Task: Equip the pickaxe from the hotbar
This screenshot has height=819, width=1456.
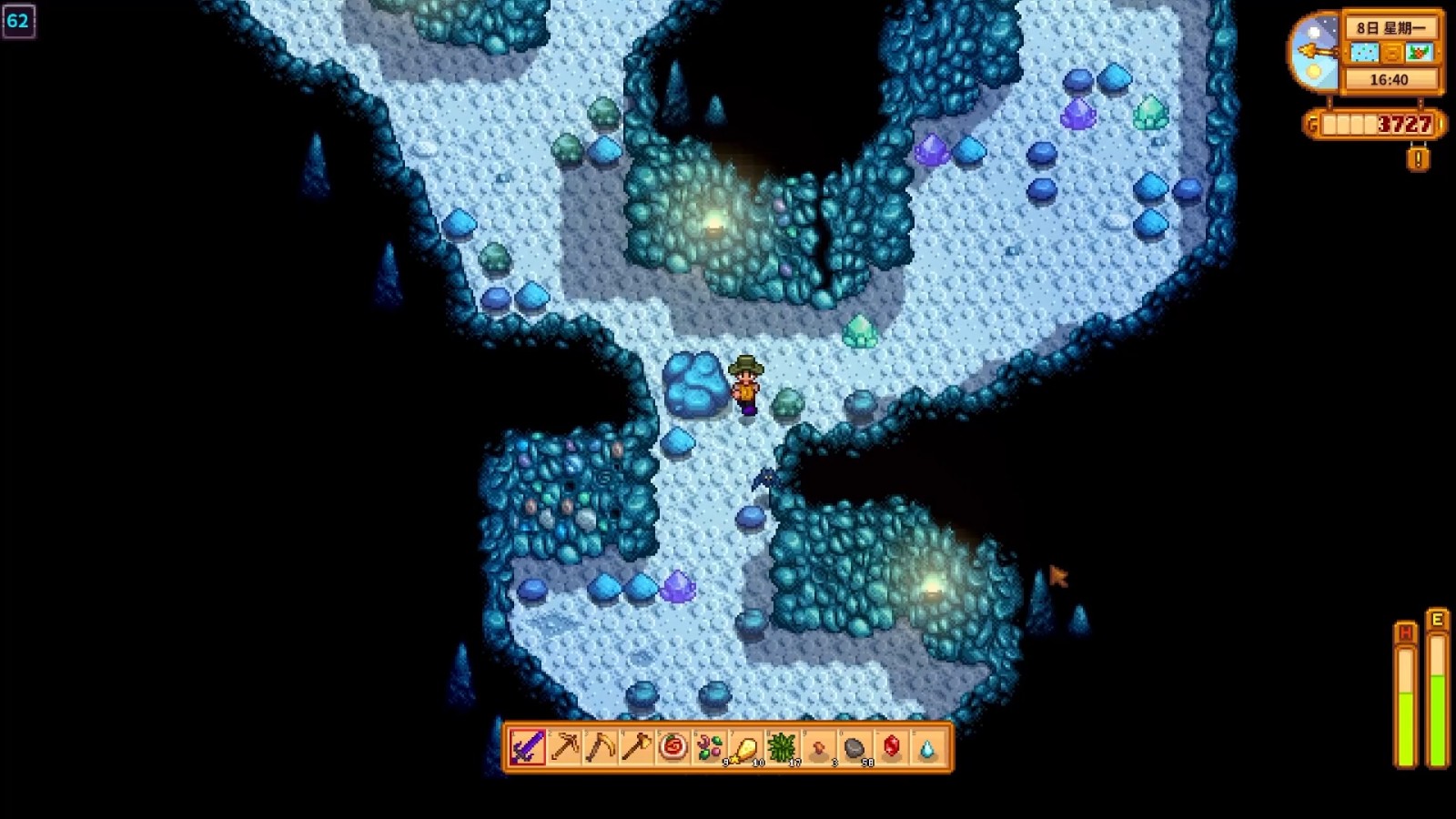Action: coord(564,748)
